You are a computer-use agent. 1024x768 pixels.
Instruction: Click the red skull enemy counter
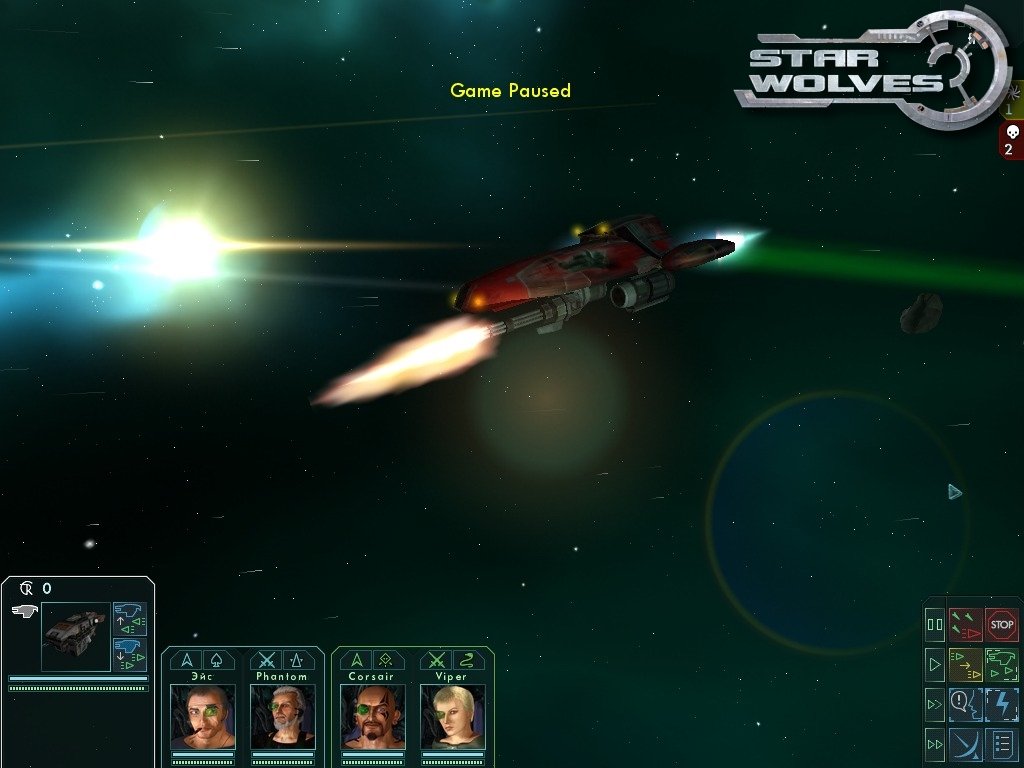coord(1009,140)
